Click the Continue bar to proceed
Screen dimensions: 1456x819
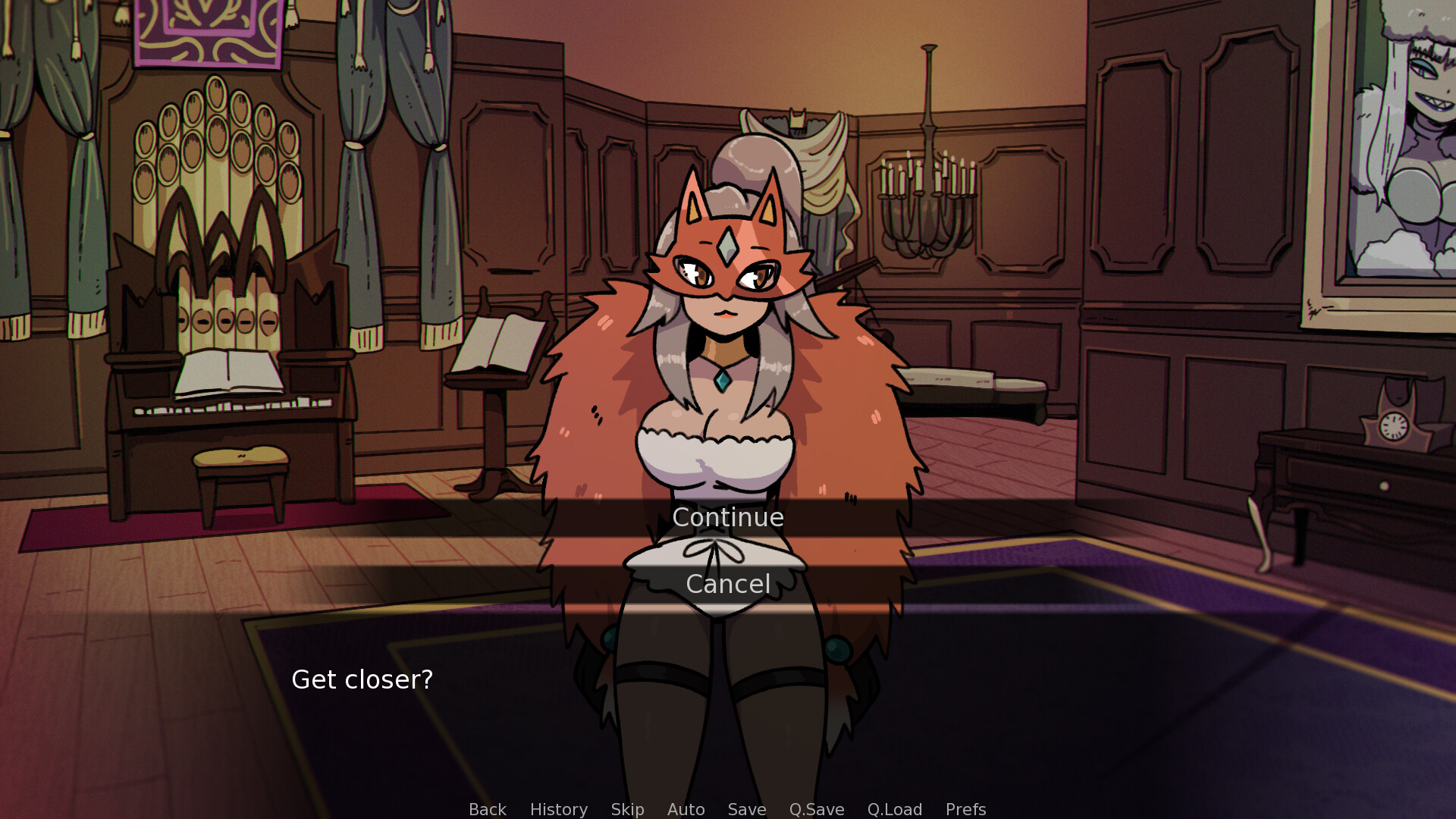727,517
